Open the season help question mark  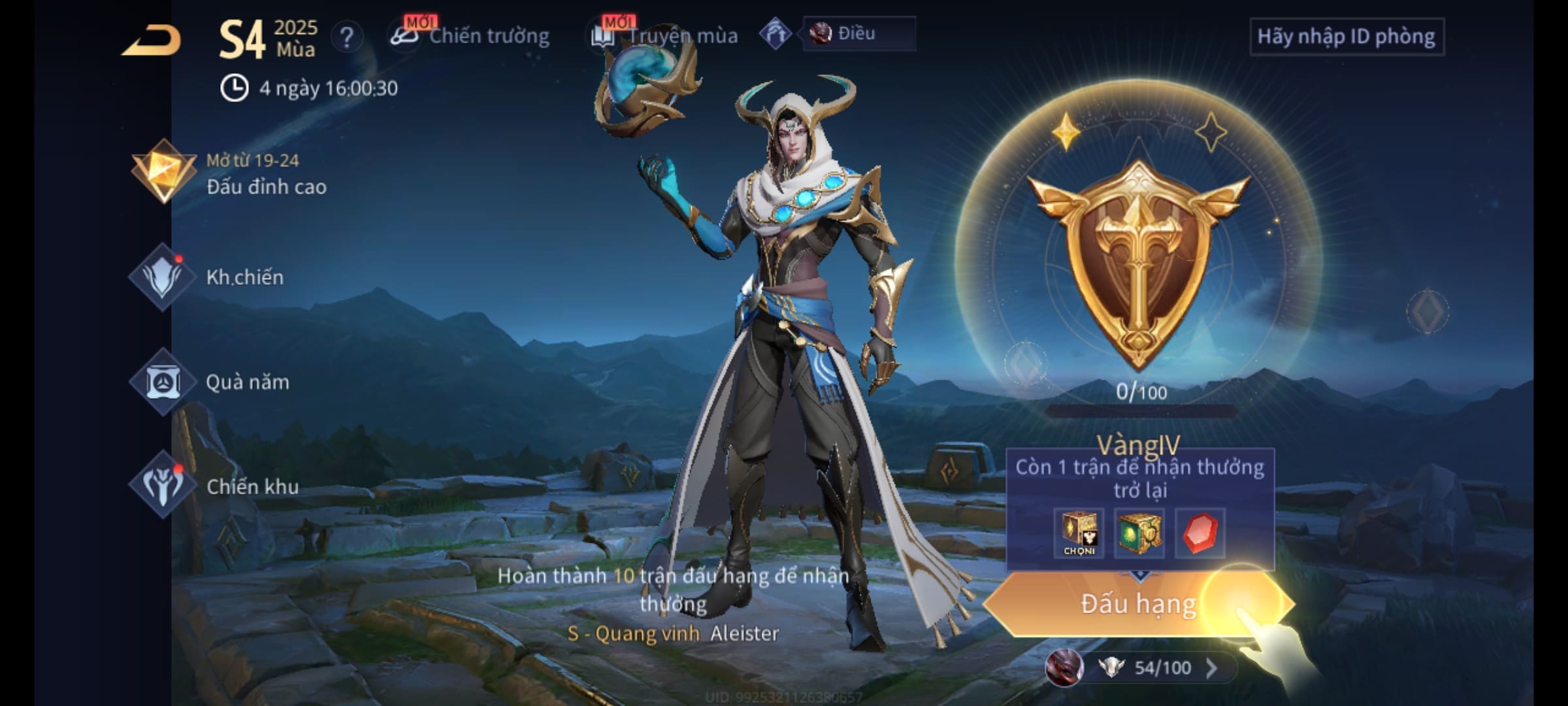tap(346, 37)
